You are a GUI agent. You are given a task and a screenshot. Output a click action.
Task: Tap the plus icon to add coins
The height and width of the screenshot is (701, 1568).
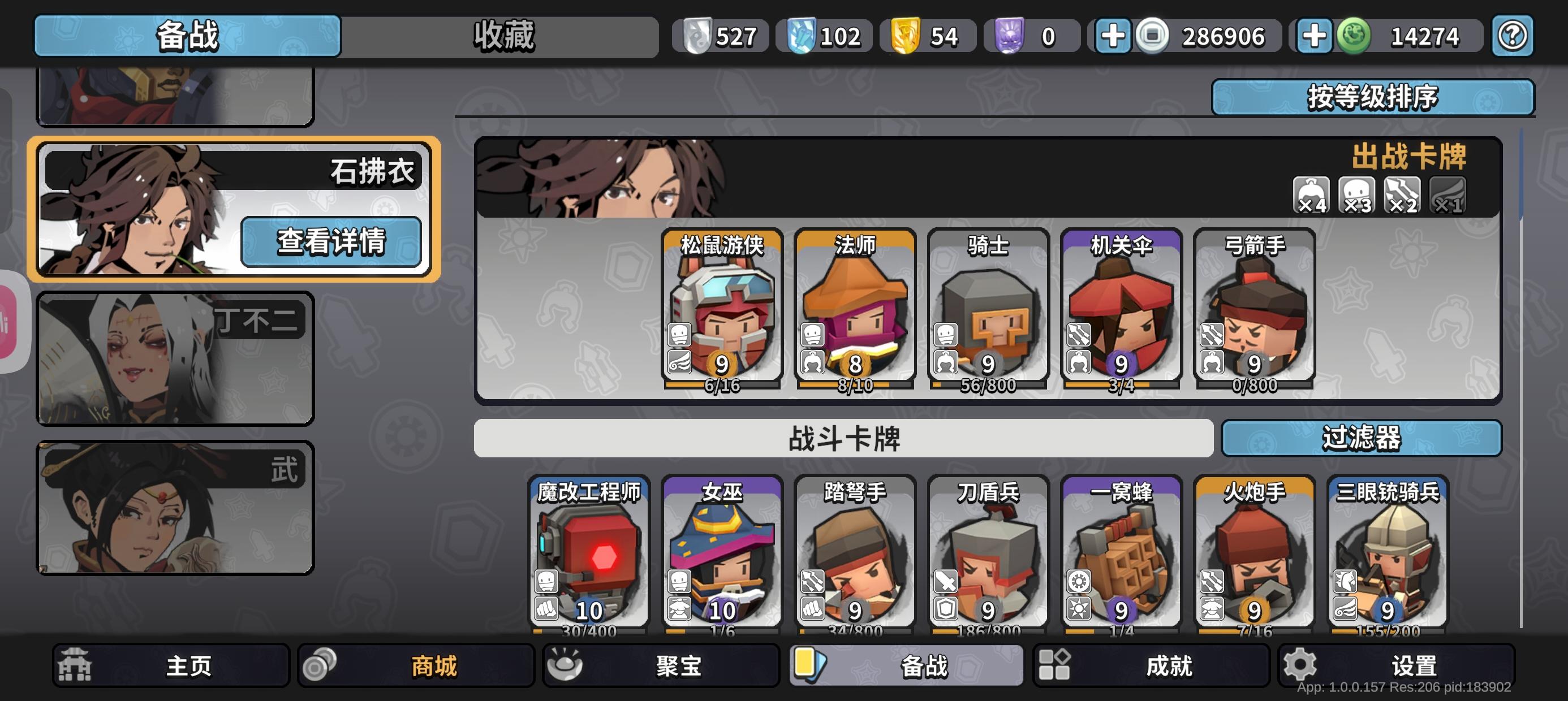click(x=1113, y=37)
